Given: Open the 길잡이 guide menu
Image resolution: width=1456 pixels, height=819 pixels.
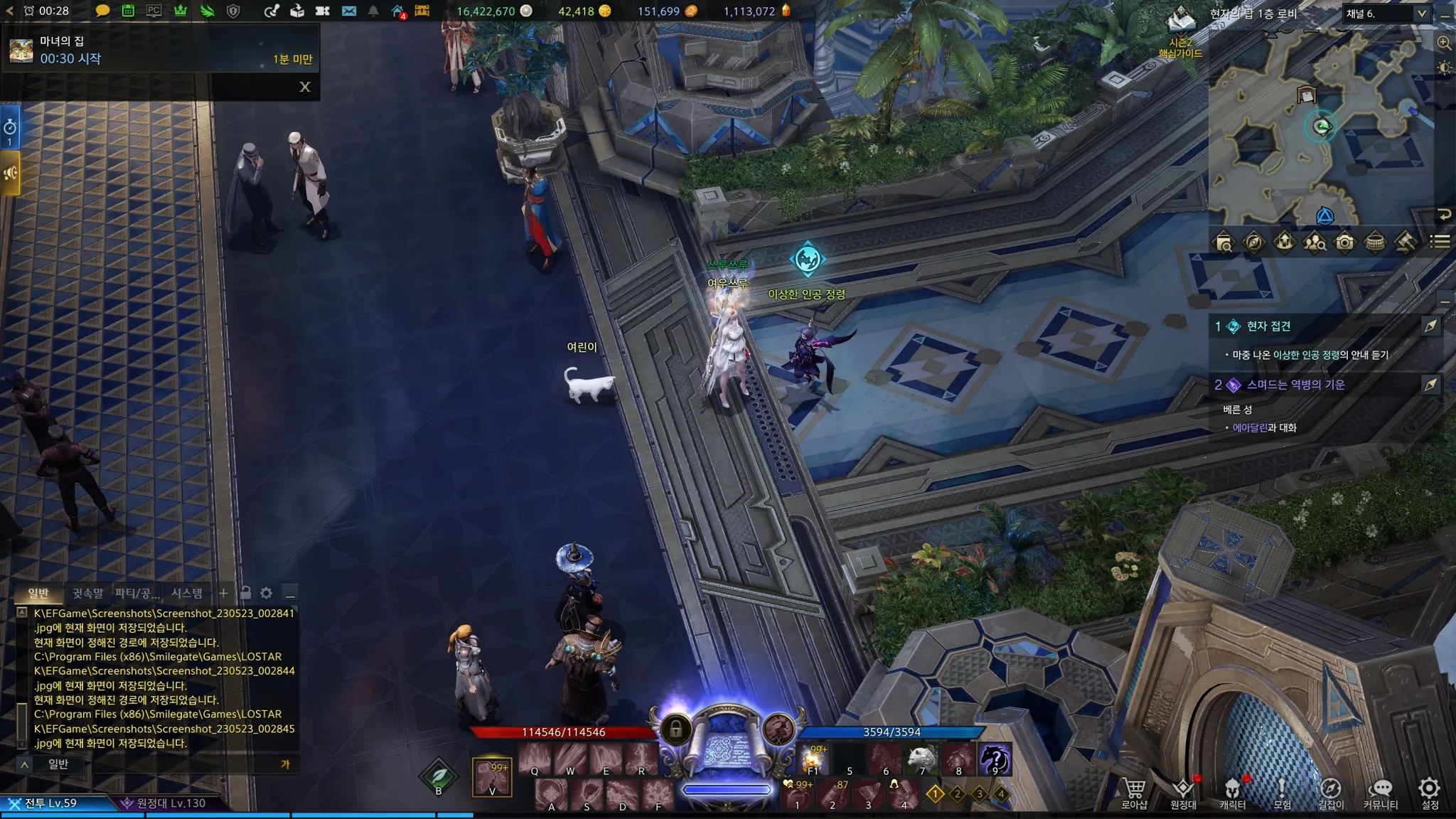Looking at the screenshot, I should tap(1331, 793).
